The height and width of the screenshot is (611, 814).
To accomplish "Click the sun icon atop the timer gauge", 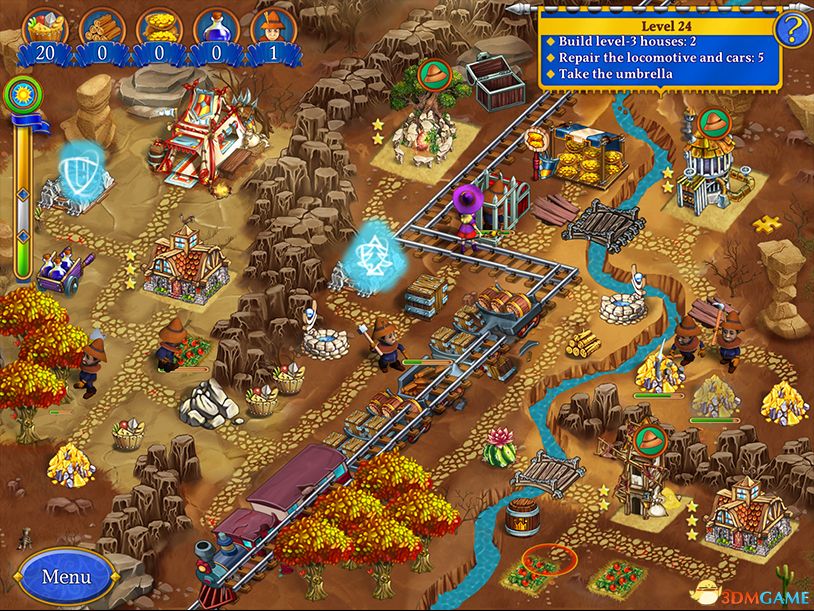I will pyautogui.click(x=20, y=95).
